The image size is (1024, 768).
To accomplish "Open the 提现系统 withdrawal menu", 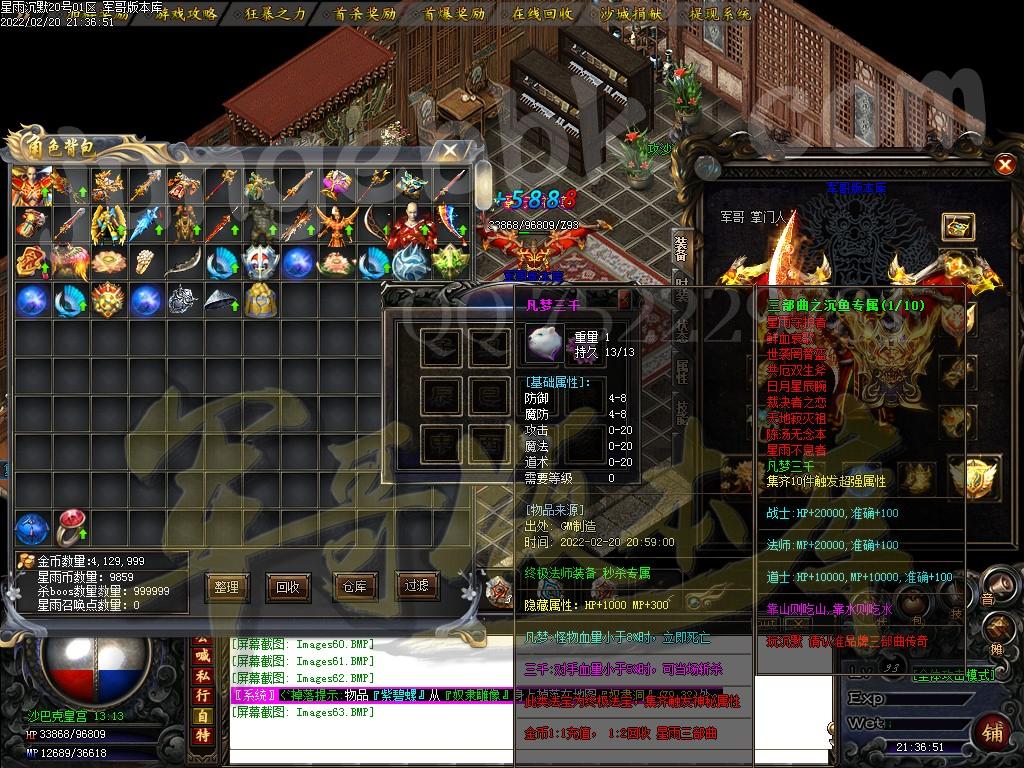I will click(721, 14).
